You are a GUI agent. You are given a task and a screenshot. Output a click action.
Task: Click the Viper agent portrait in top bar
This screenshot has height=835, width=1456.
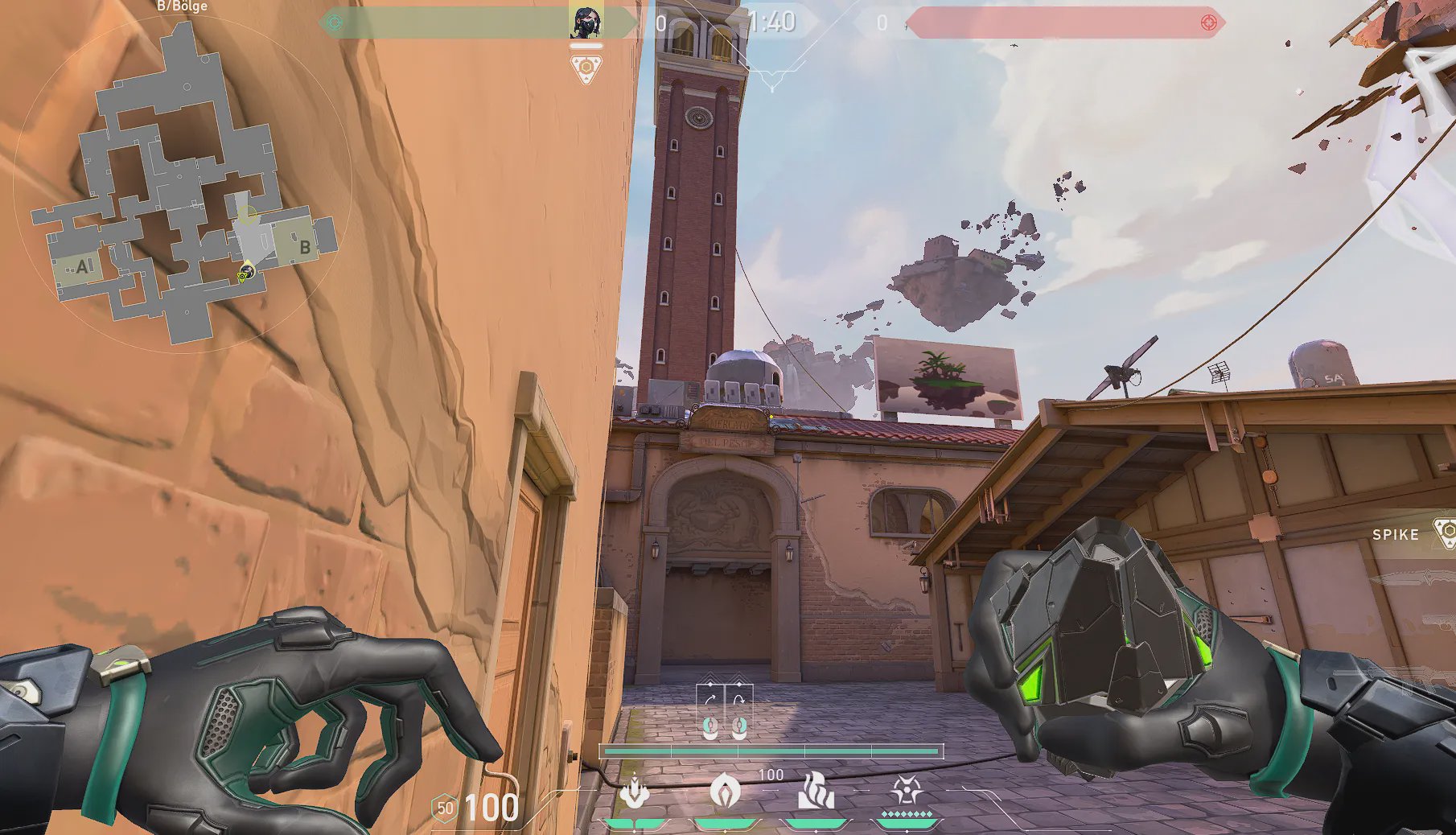click(x=586, y=22)
